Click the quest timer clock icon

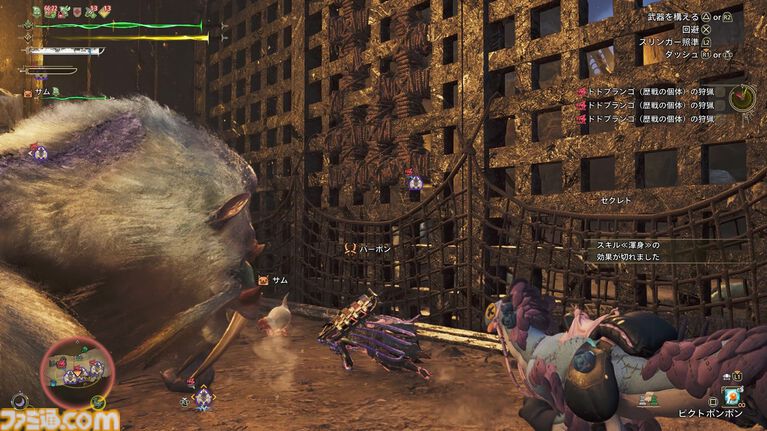click(742, 98)
